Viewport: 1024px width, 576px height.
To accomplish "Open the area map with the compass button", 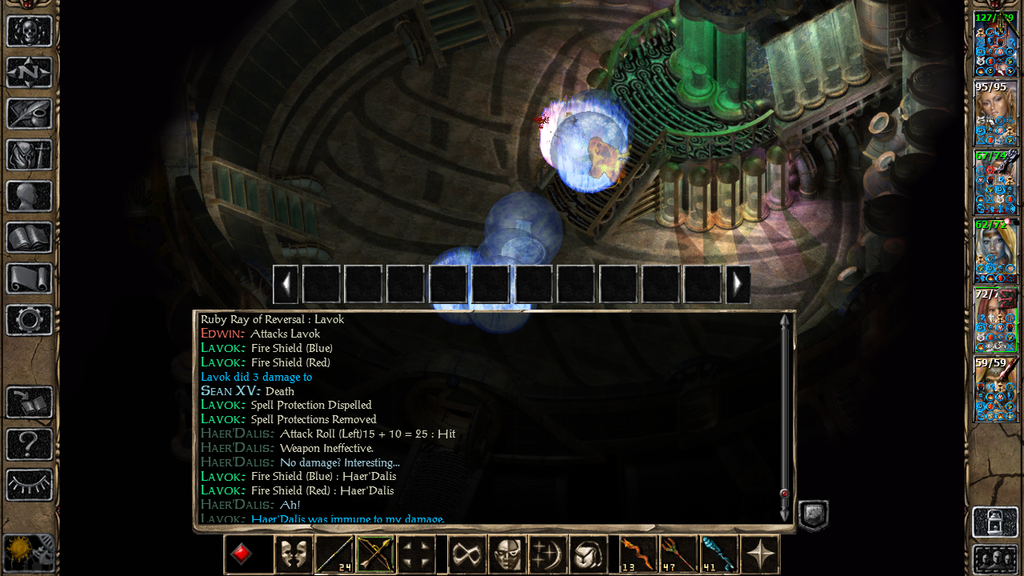I will point(29,72).
